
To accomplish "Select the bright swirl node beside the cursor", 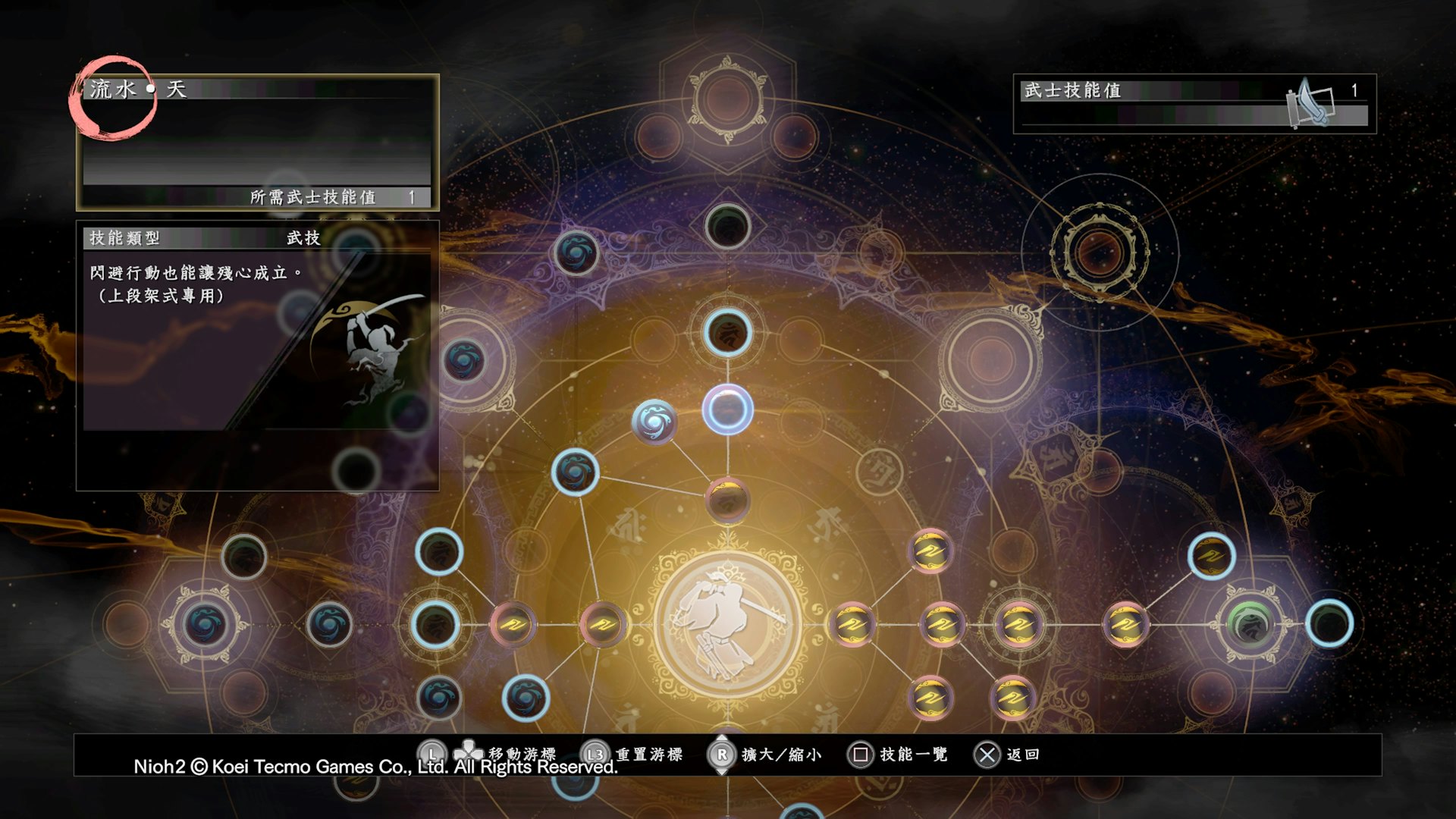I will pyautogui.click(x=654, y=421).
